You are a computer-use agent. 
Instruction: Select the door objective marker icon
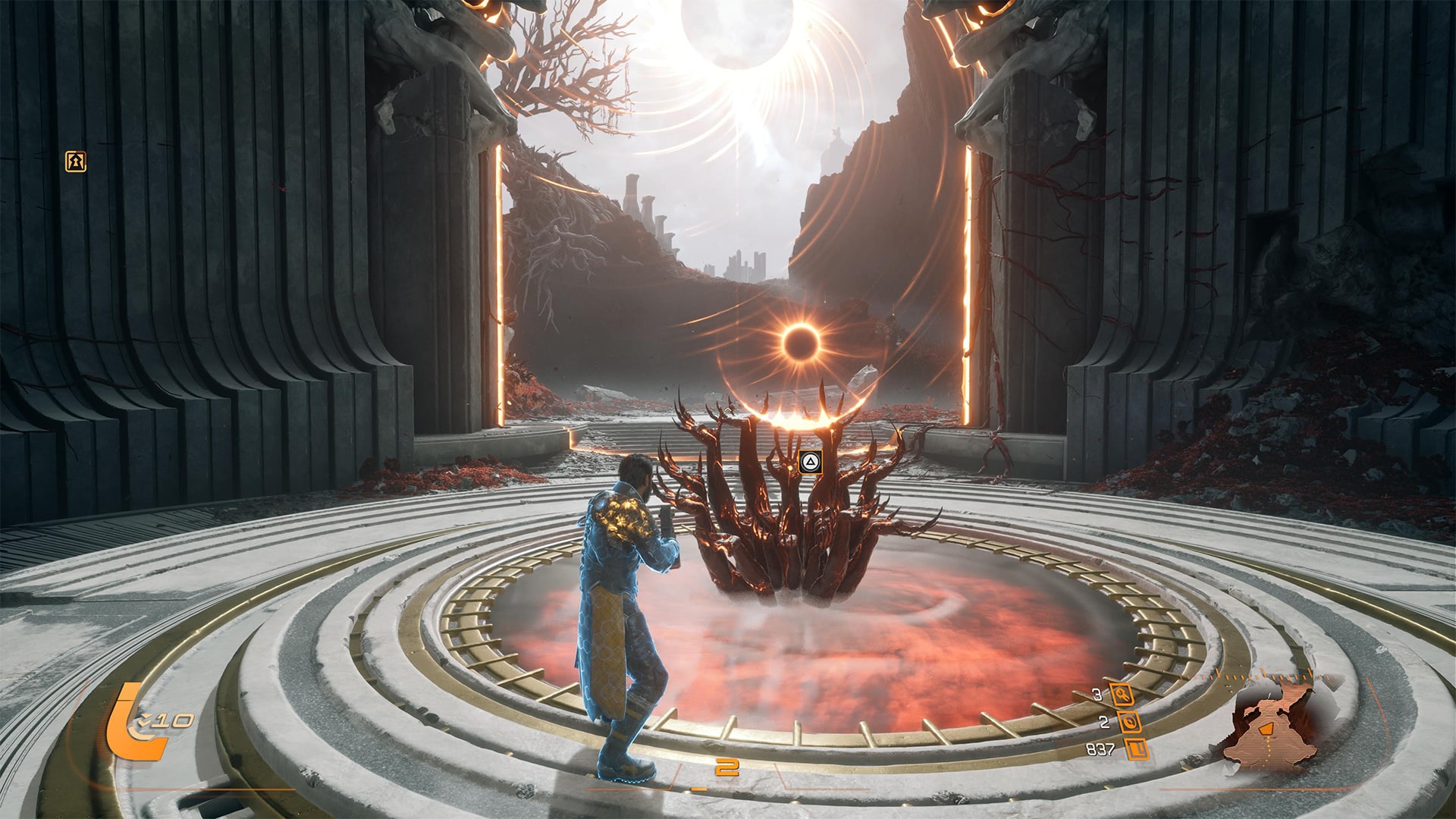[75, 162]
